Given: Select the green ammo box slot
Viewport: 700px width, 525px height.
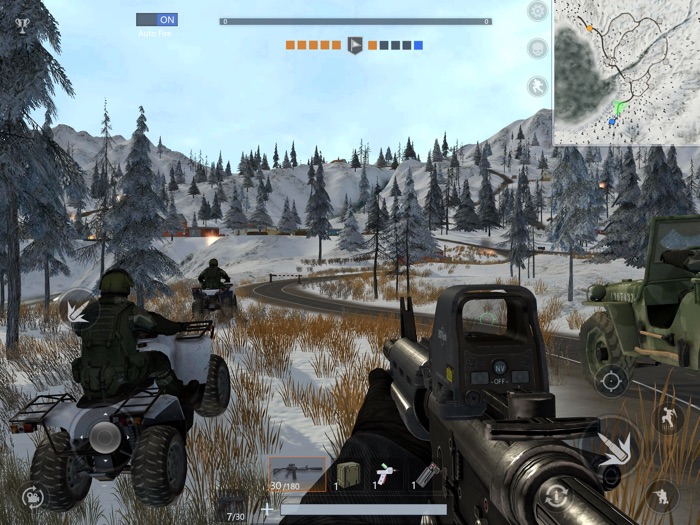Looking at the screenshot, I should pyautogui.click(x=345, y=474).
